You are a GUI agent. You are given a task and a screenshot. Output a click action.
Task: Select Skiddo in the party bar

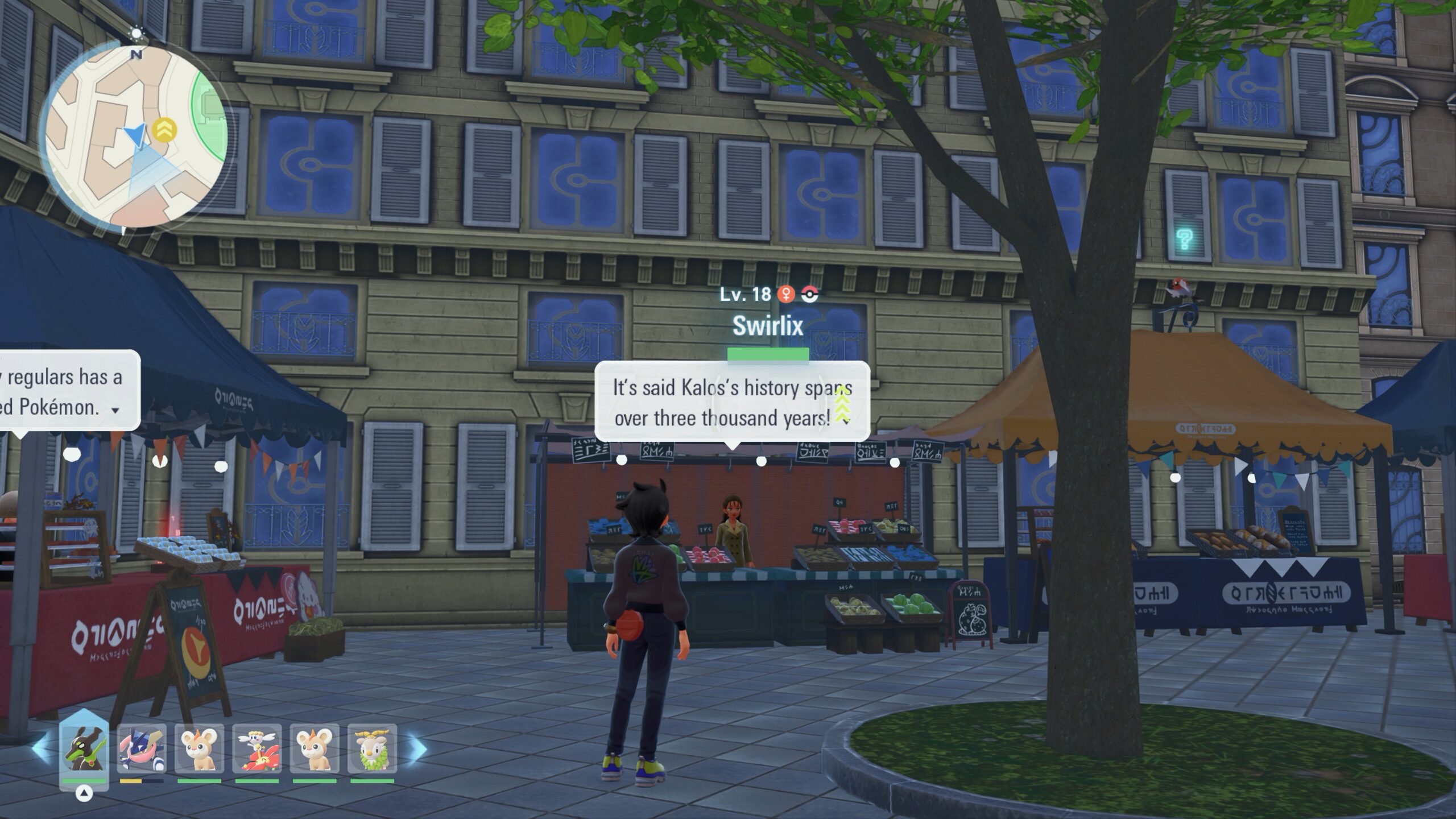(372, 748)
